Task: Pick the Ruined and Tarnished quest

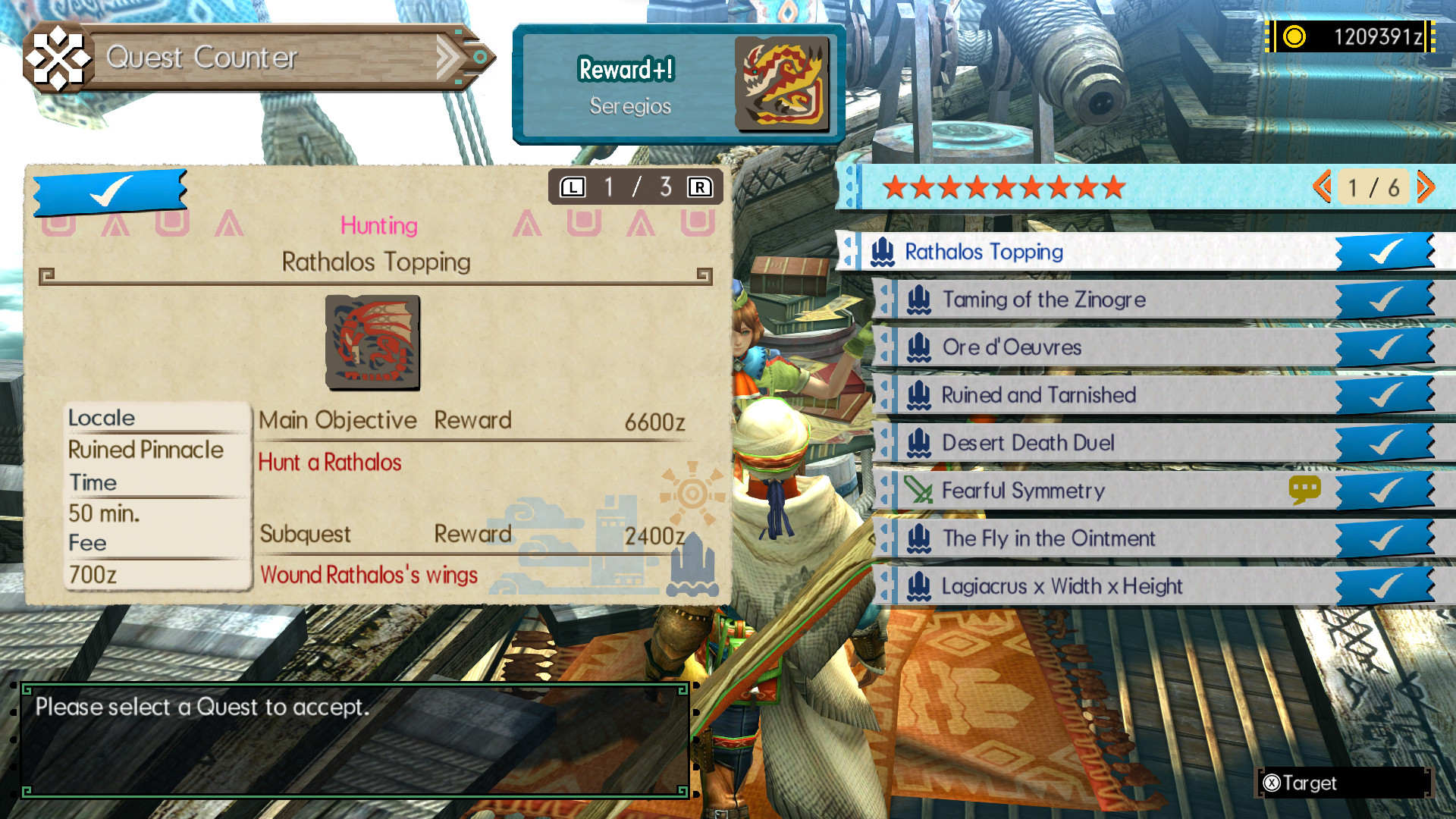Action: [1038, 395]
